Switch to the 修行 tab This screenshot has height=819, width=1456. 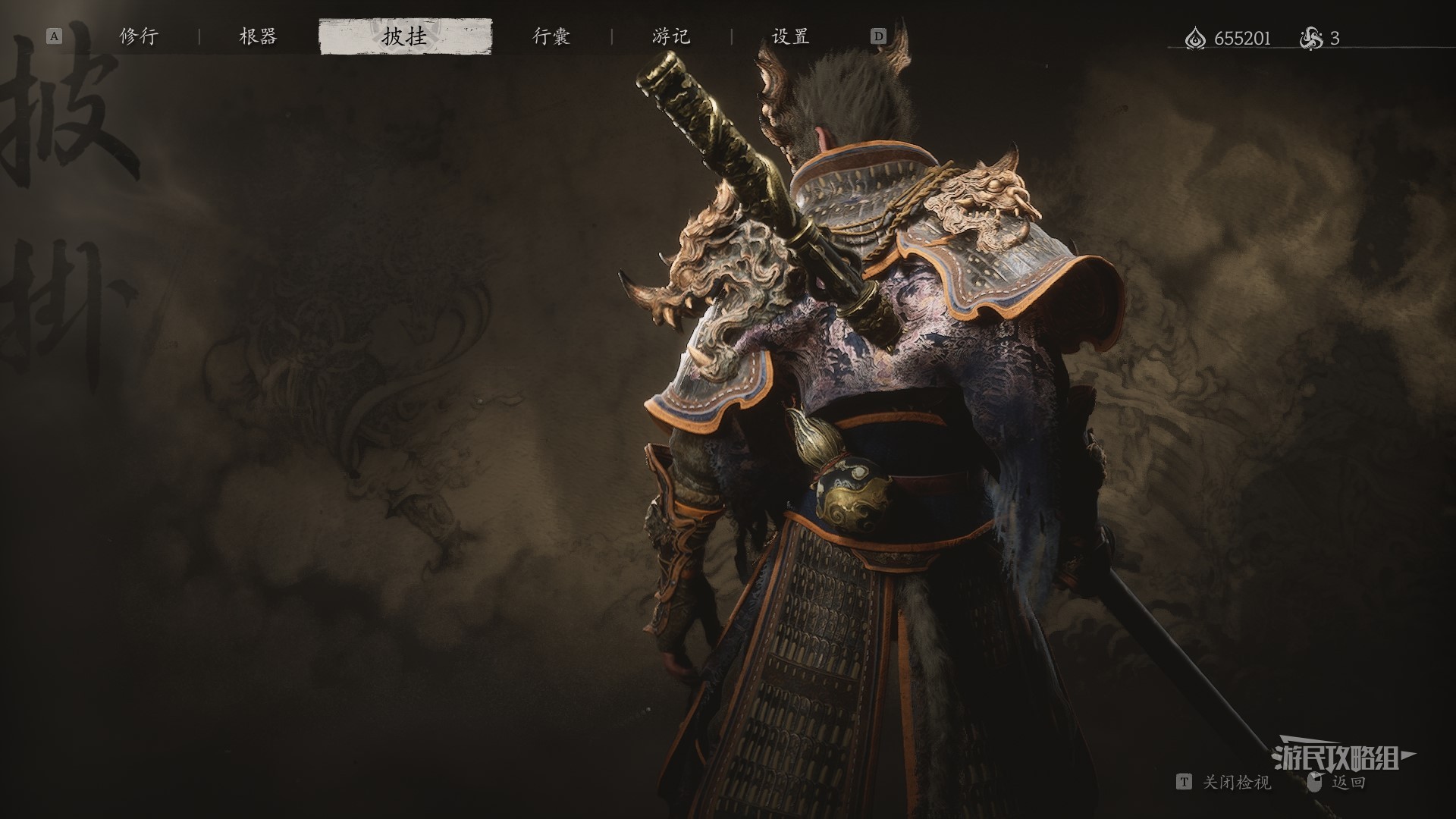139,36
